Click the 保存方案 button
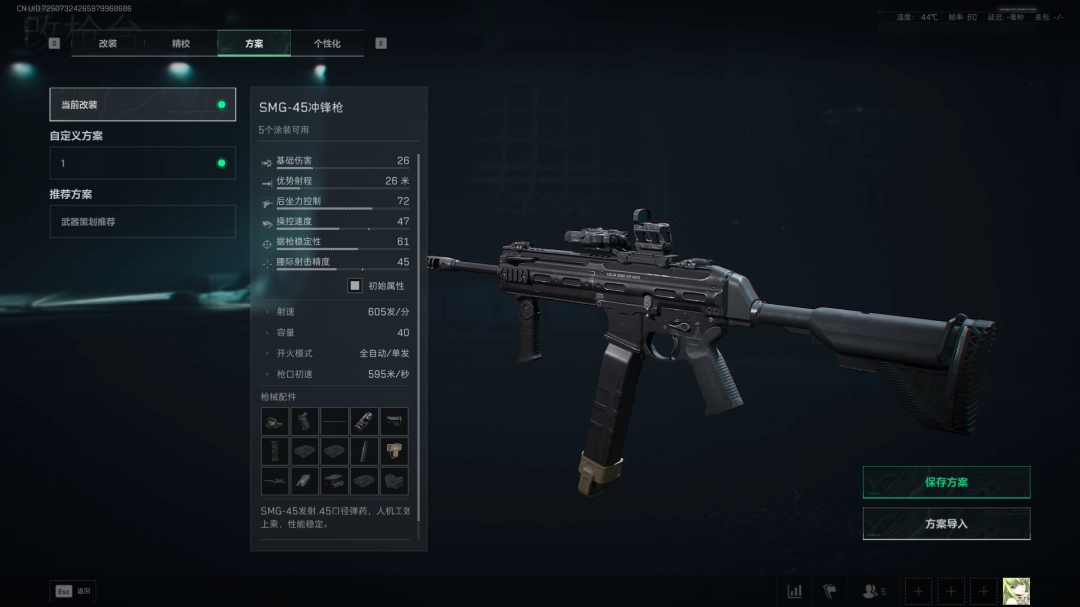 click(946, 482)
